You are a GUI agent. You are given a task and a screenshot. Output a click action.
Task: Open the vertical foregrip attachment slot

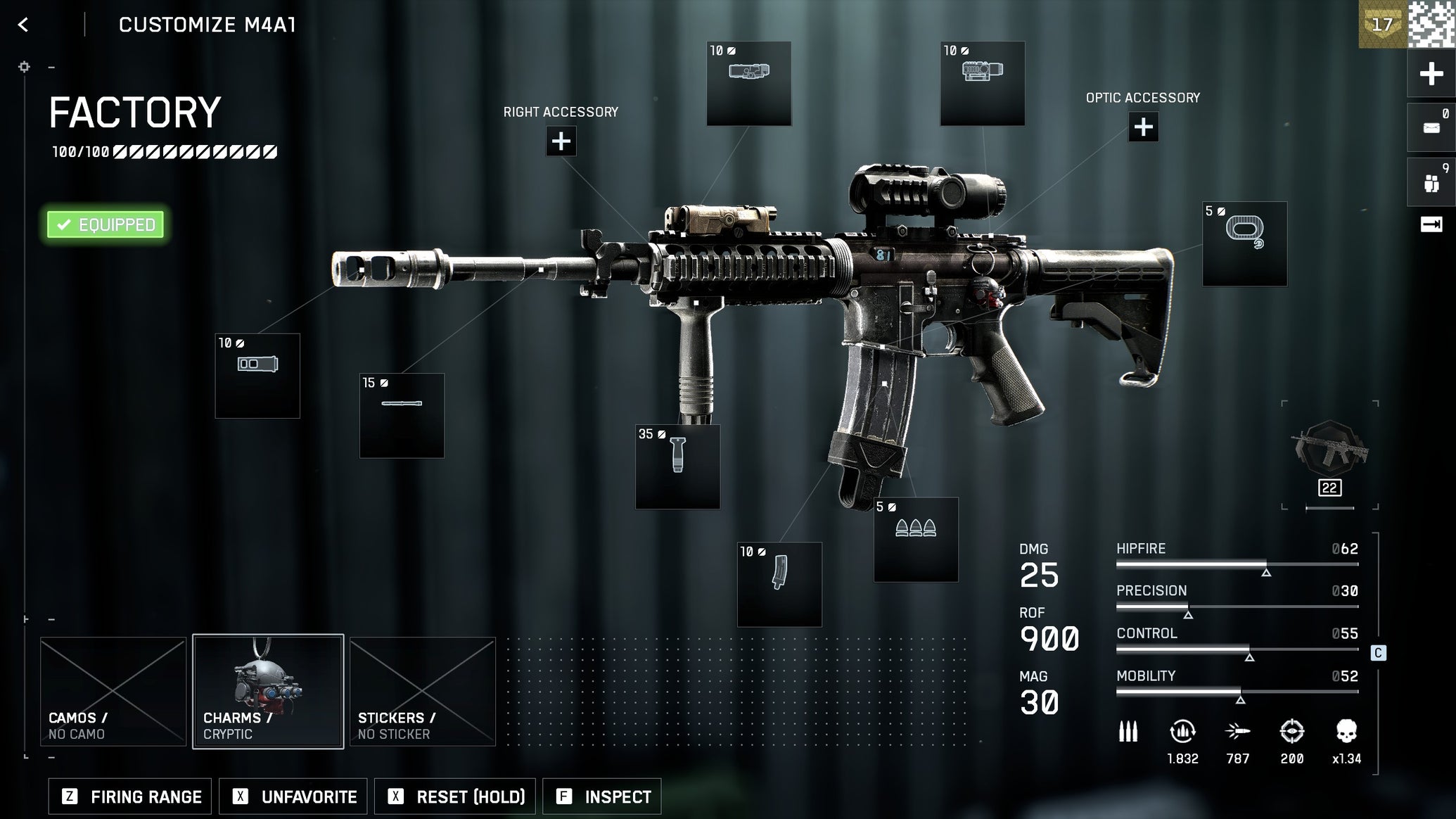tap(677, 466)
